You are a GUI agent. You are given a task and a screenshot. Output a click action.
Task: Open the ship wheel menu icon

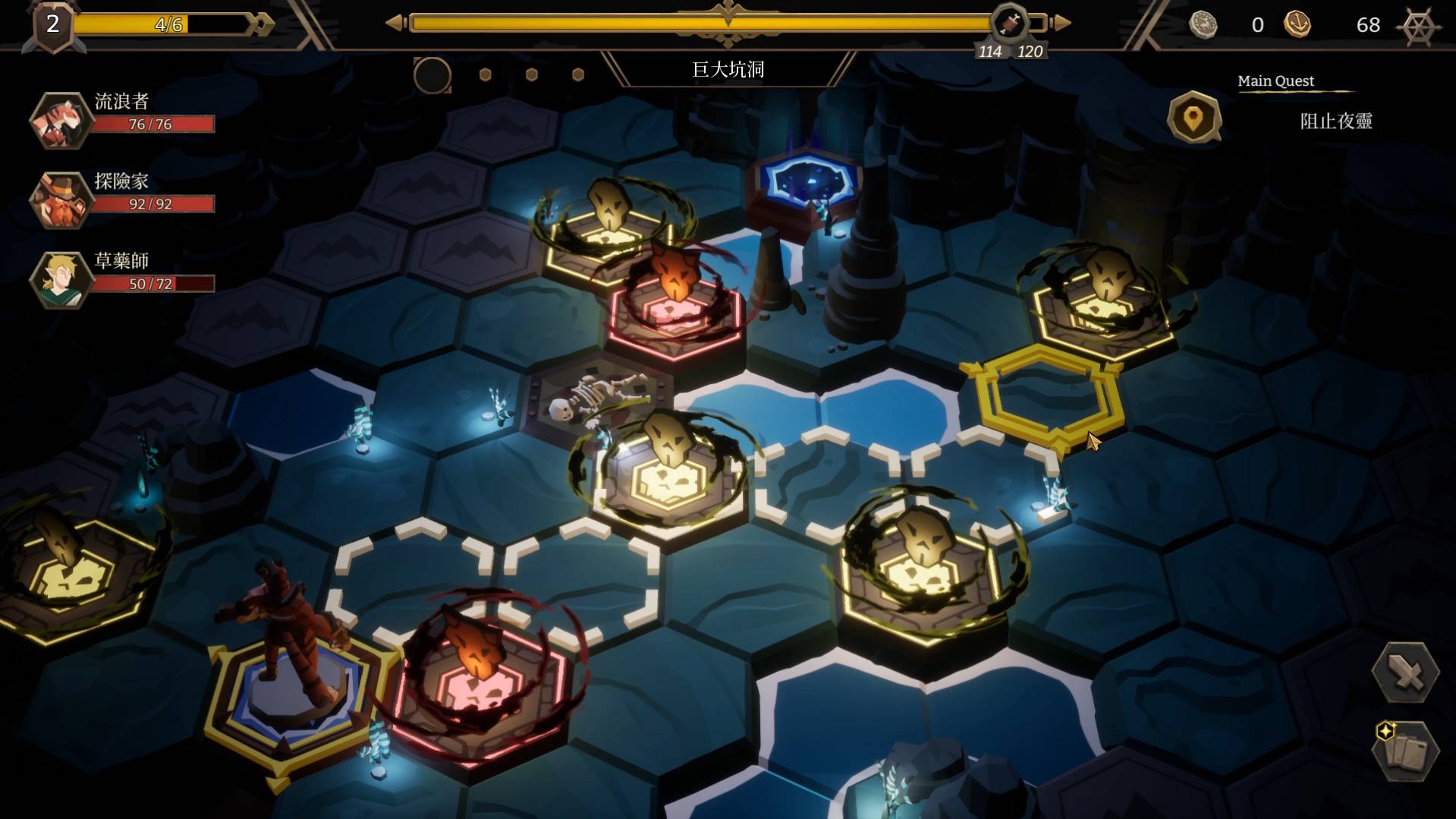(1419, 26)
